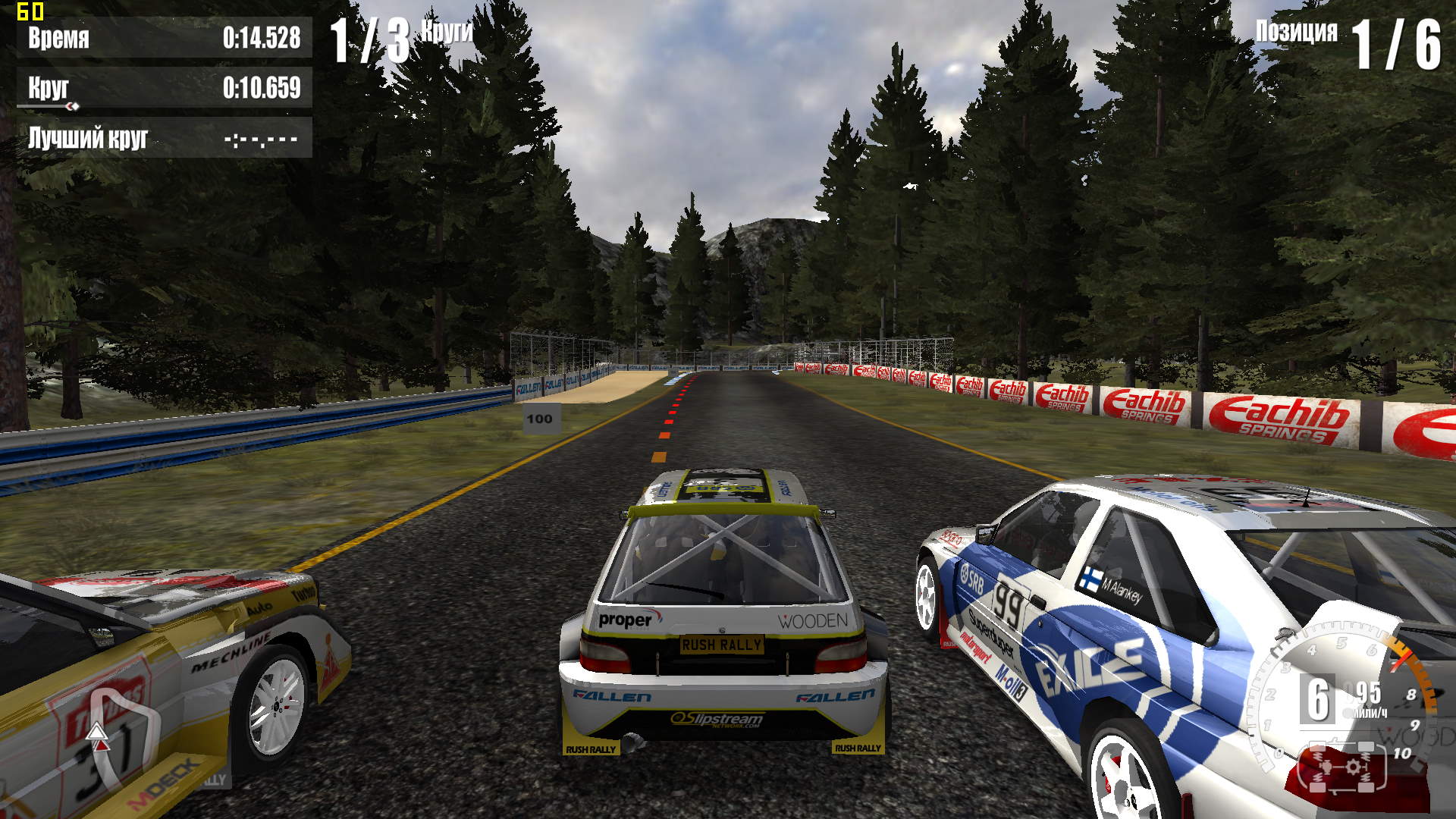Click the white triangle player marker on minimap
Viewport: 1456px width, 819px height.
tap(97, 731)
